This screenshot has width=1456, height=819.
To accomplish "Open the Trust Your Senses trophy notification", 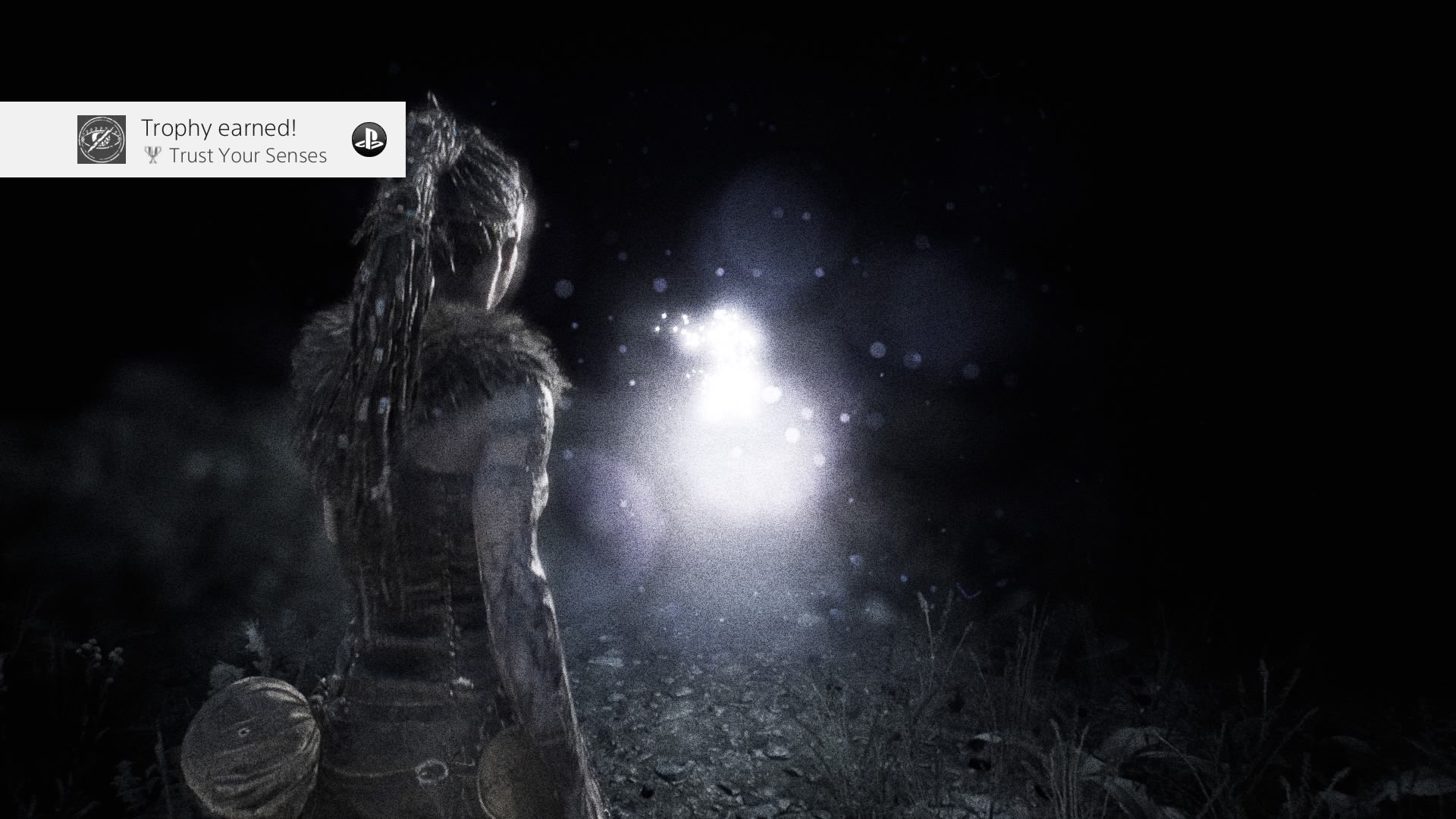I will pos(234,141).
